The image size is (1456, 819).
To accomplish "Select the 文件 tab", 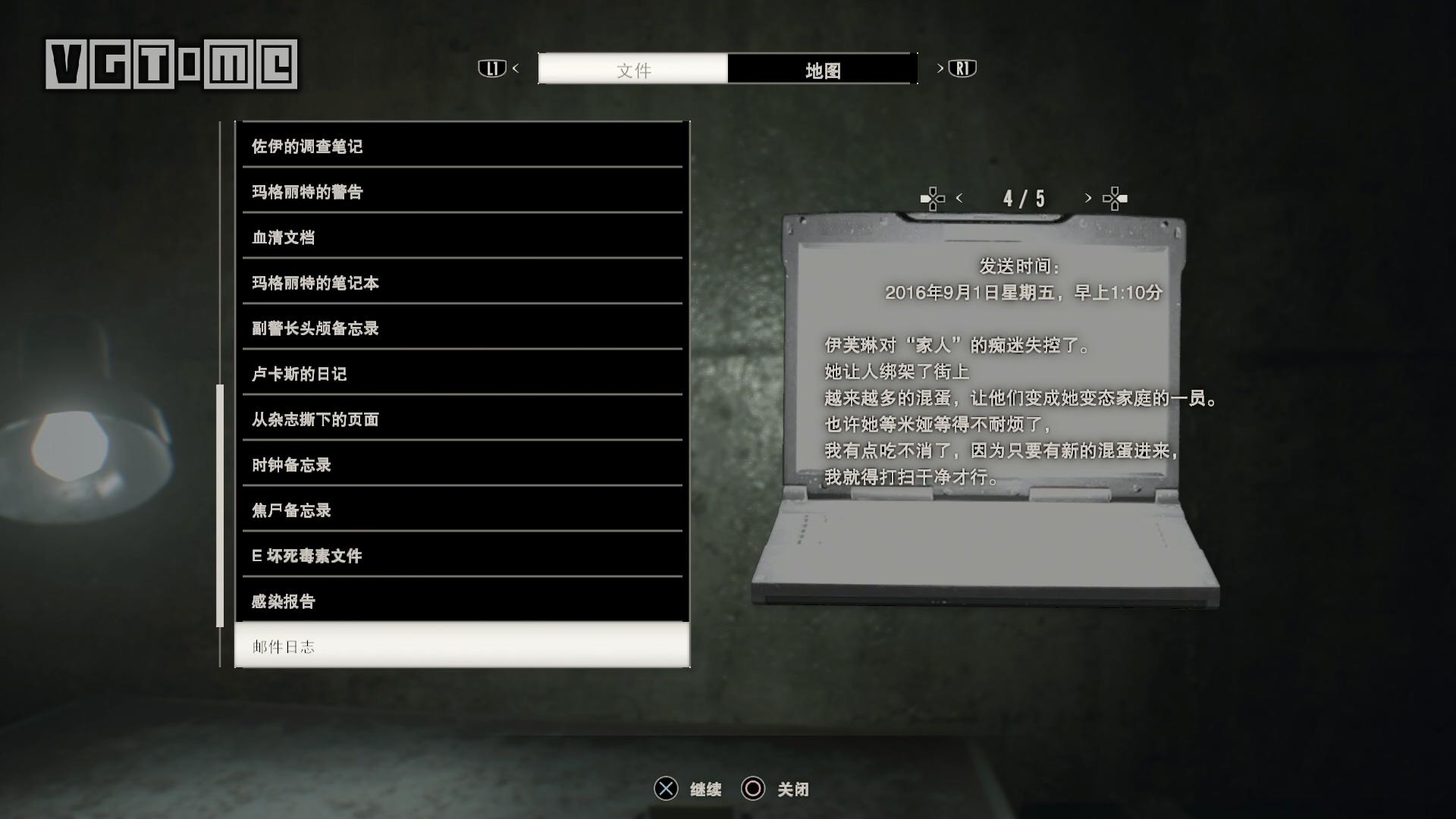I will click(633, 70).
